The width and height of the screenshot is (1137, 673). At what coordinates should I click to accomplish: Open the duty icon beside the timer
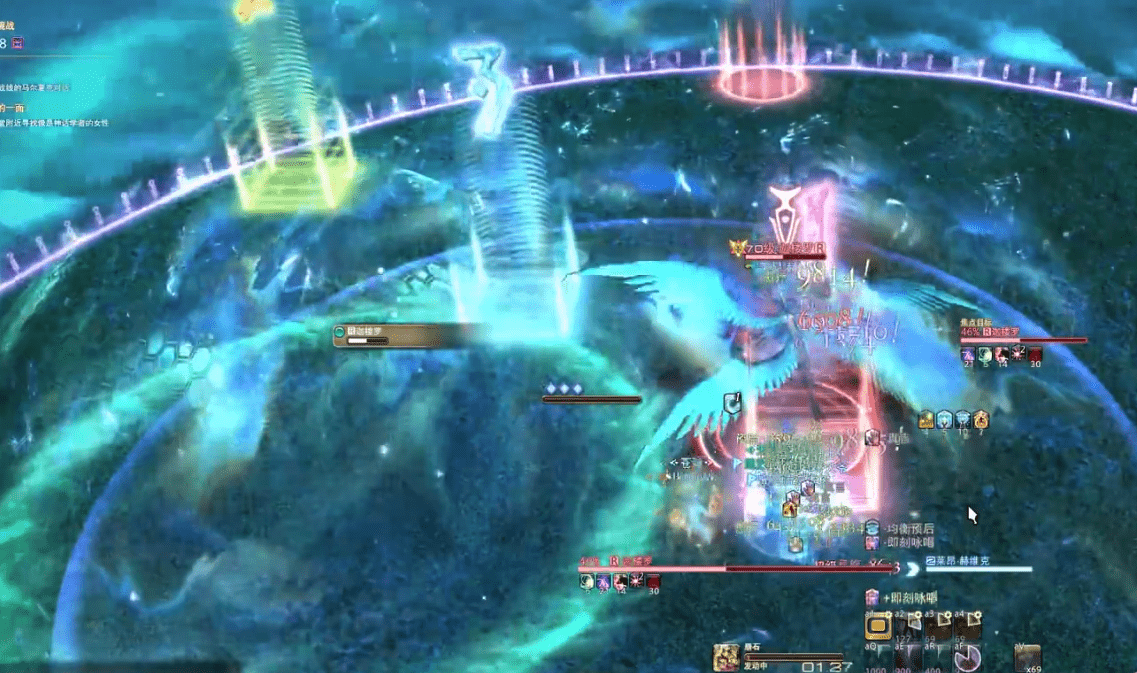[x=19, y=43]
